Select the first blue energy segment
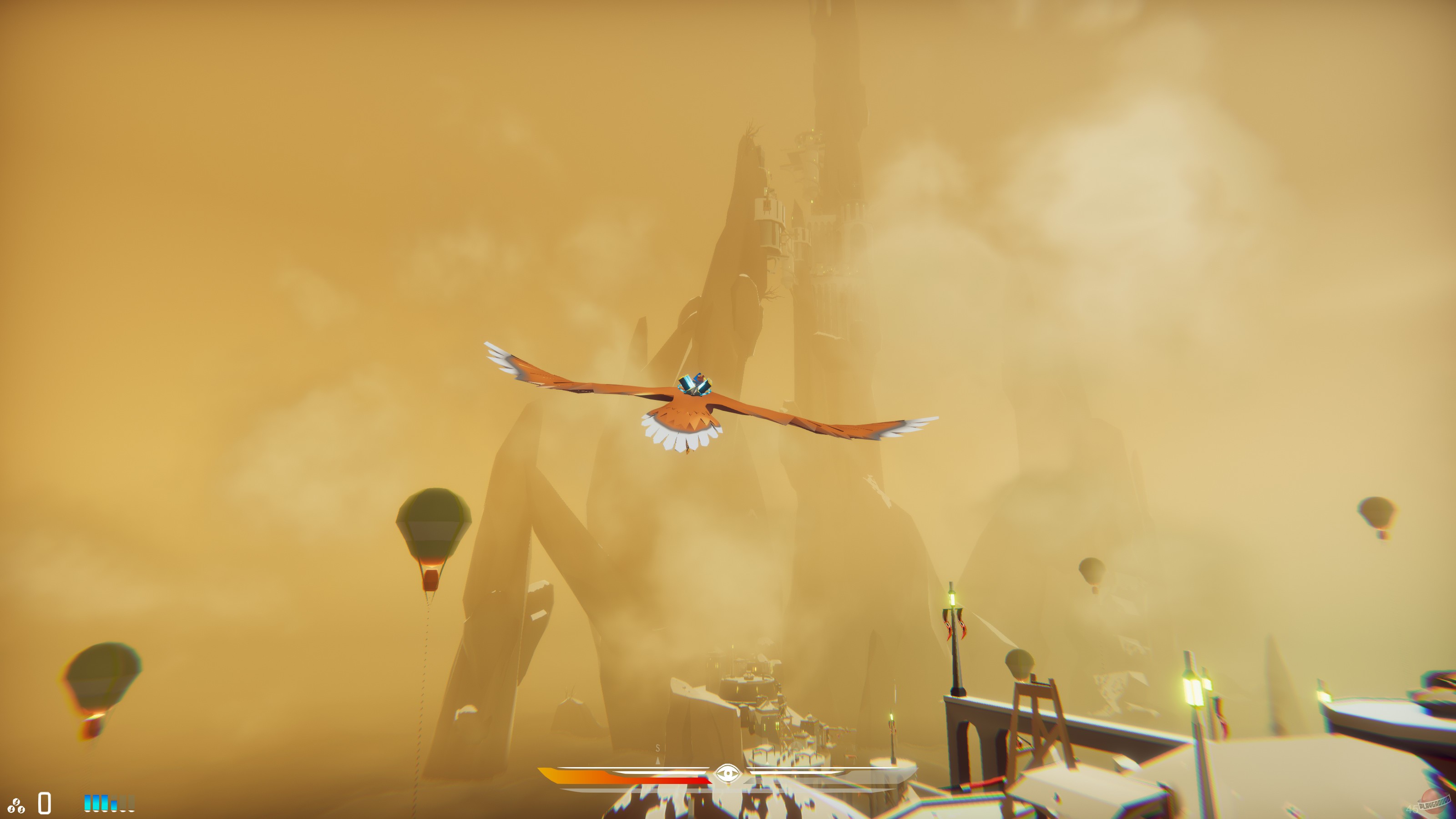 coord(88,804)
